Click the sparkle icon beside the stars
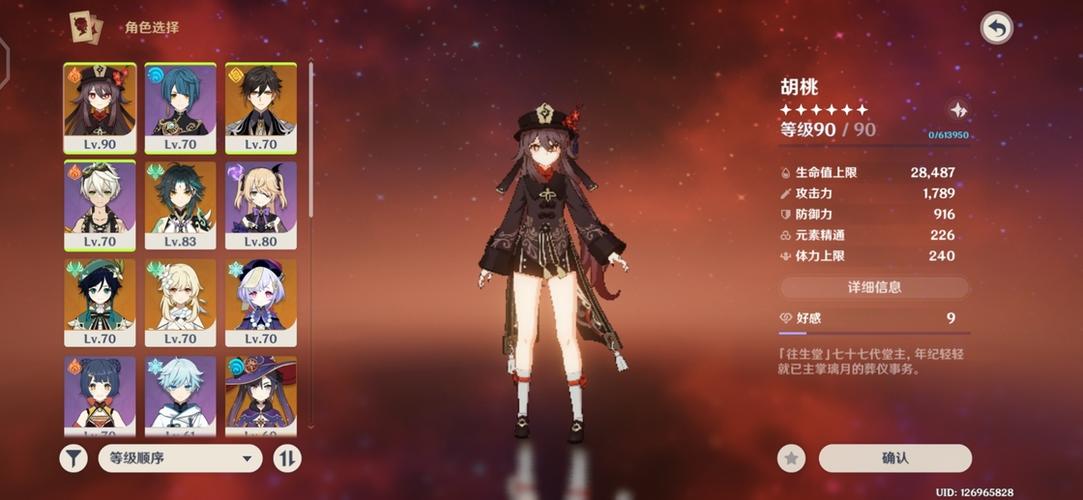1083x500 pixels. 957,110
